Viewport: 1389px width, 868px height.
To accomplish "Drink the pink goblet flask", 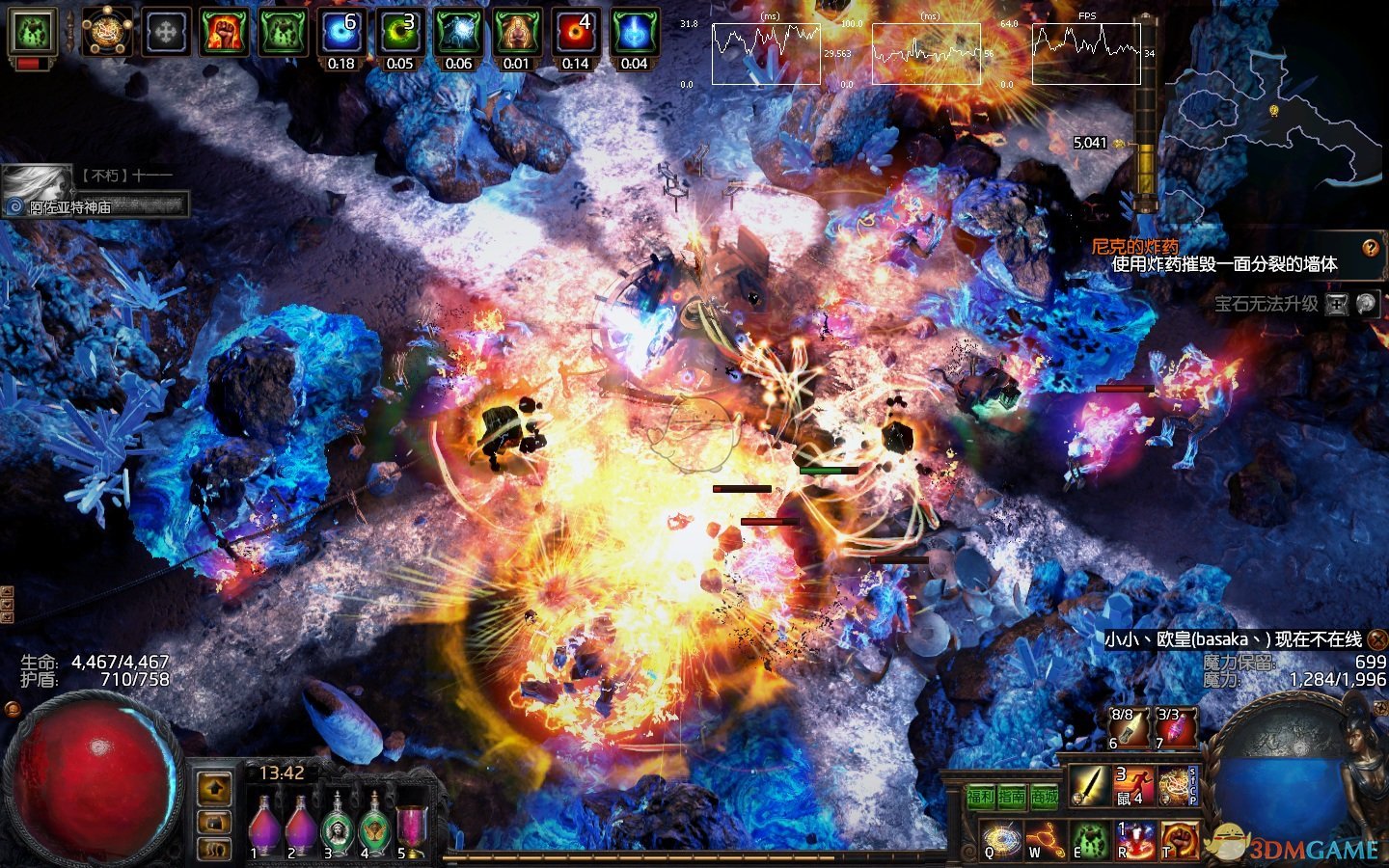I will pos(411,827).
